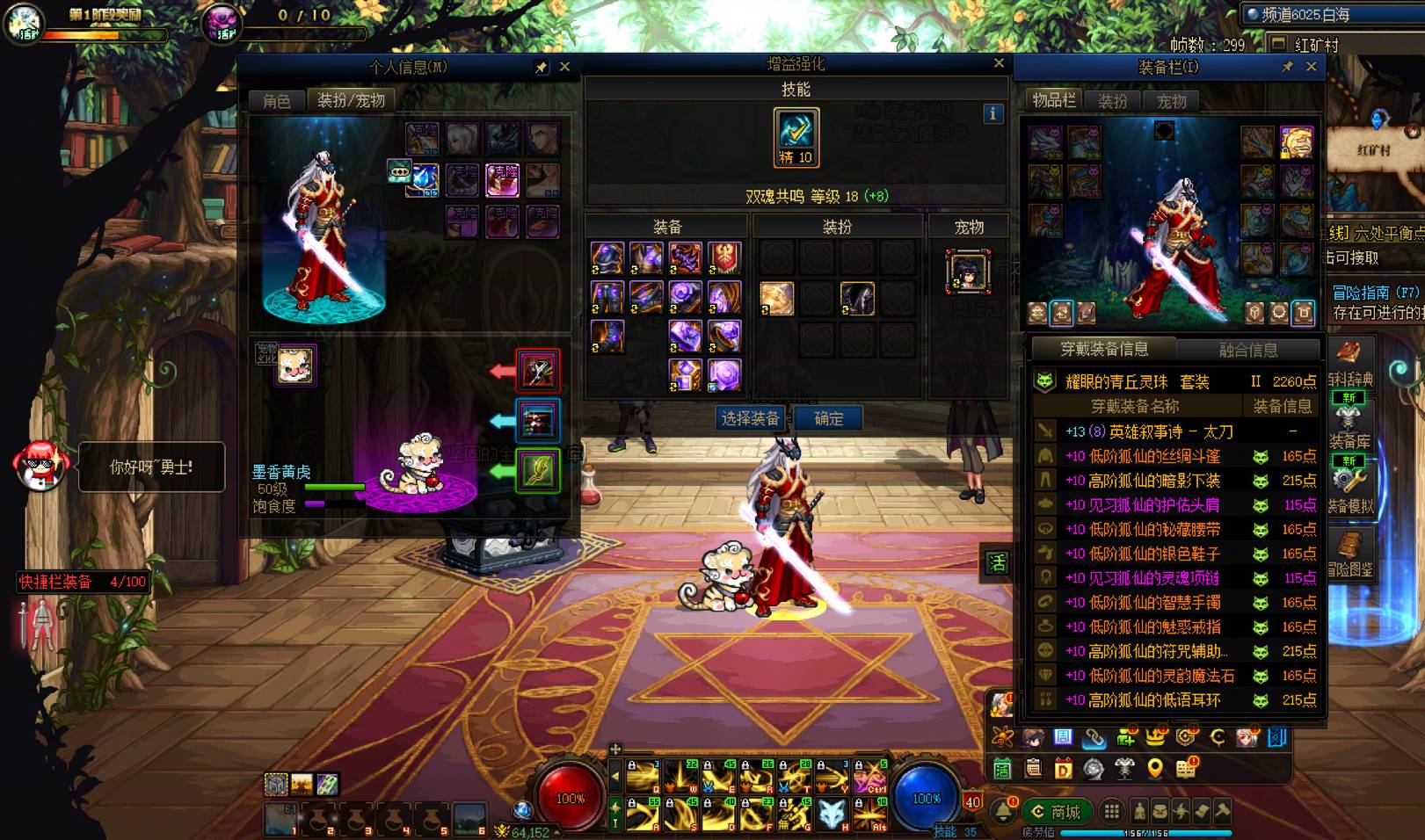1425x840 pixels.
Task: Close the 个人信息 panel
Action: coord(565,67)
